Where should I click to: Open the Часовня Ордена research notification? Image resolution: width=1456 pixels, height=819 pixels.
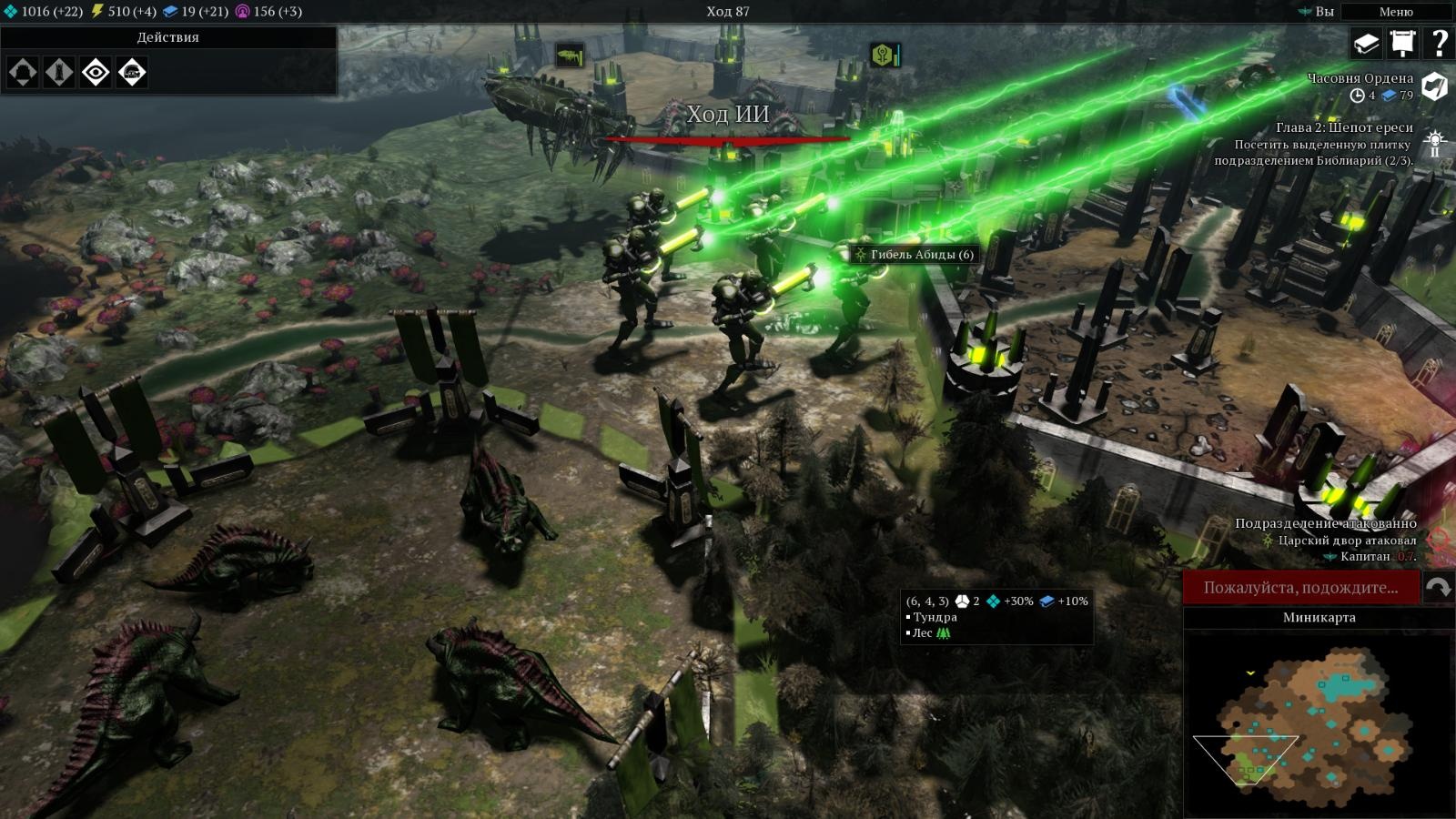tap(1434, 86)
